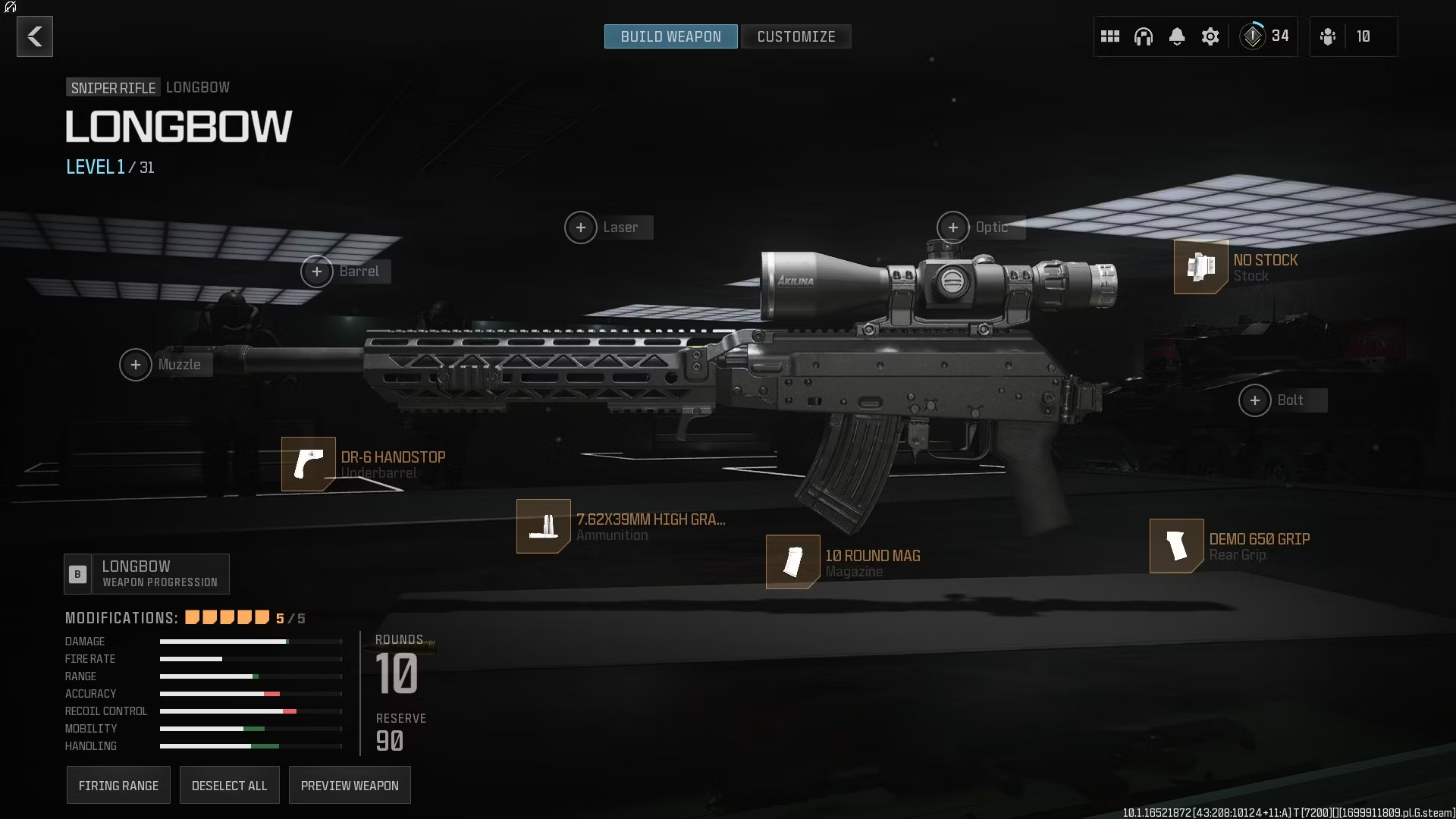Enter the Firing Range

(118, 786)
